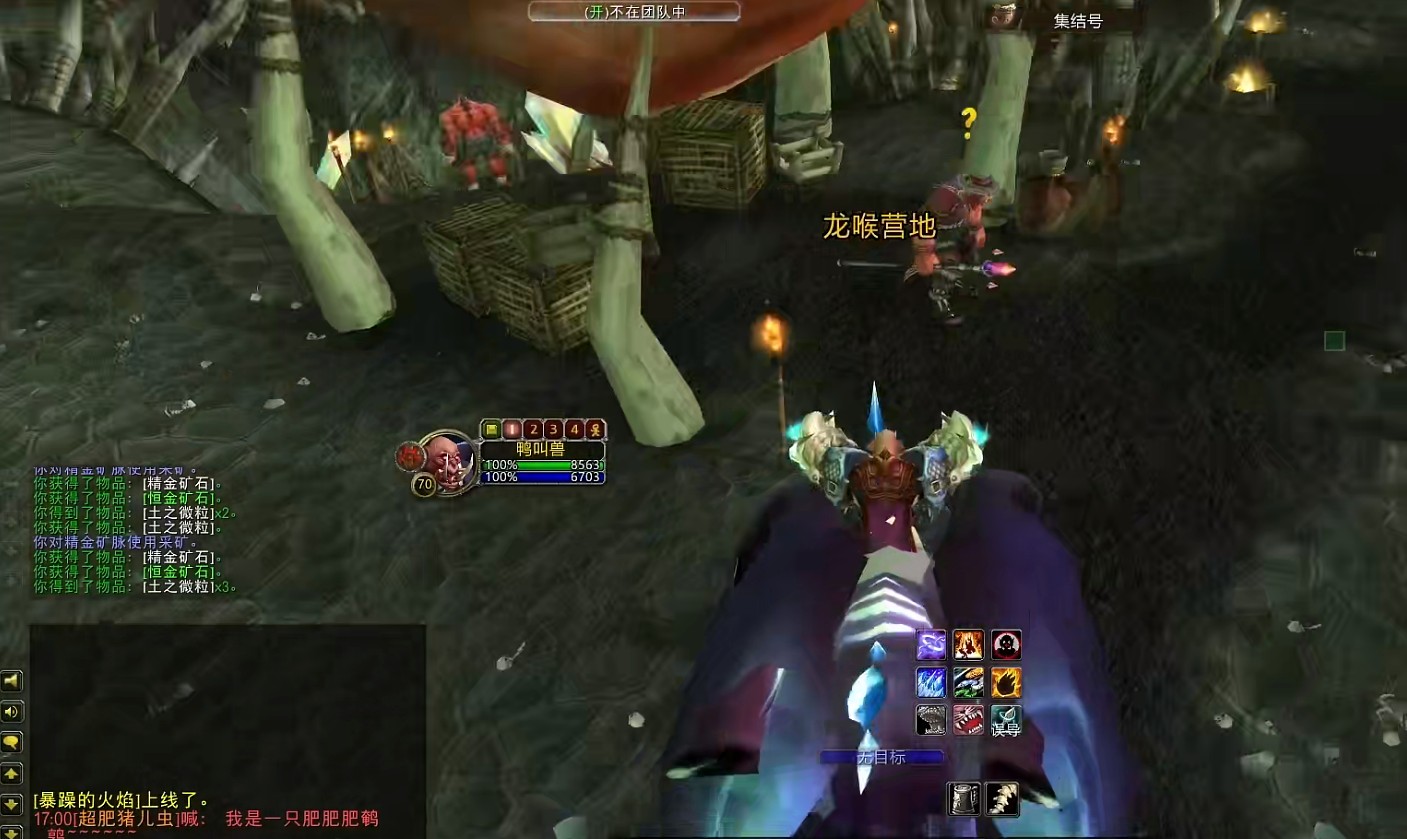
Task: Toggle the lower voice speaker icon
Action: (x=12, y=712)
